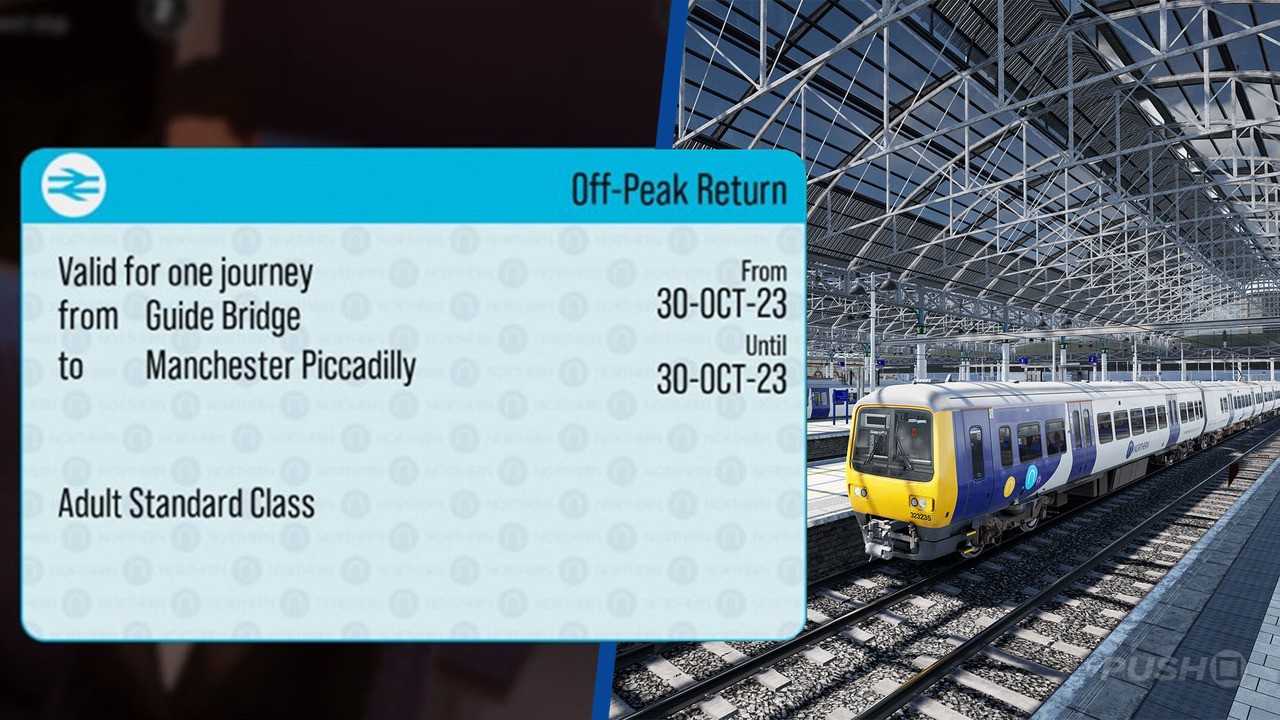Image resolution: width=1280 pixels, height=720 pixels.
Task: Click the red emblem inside the driver's cab window
Action: pyautogui.click(x=913, y=432)
